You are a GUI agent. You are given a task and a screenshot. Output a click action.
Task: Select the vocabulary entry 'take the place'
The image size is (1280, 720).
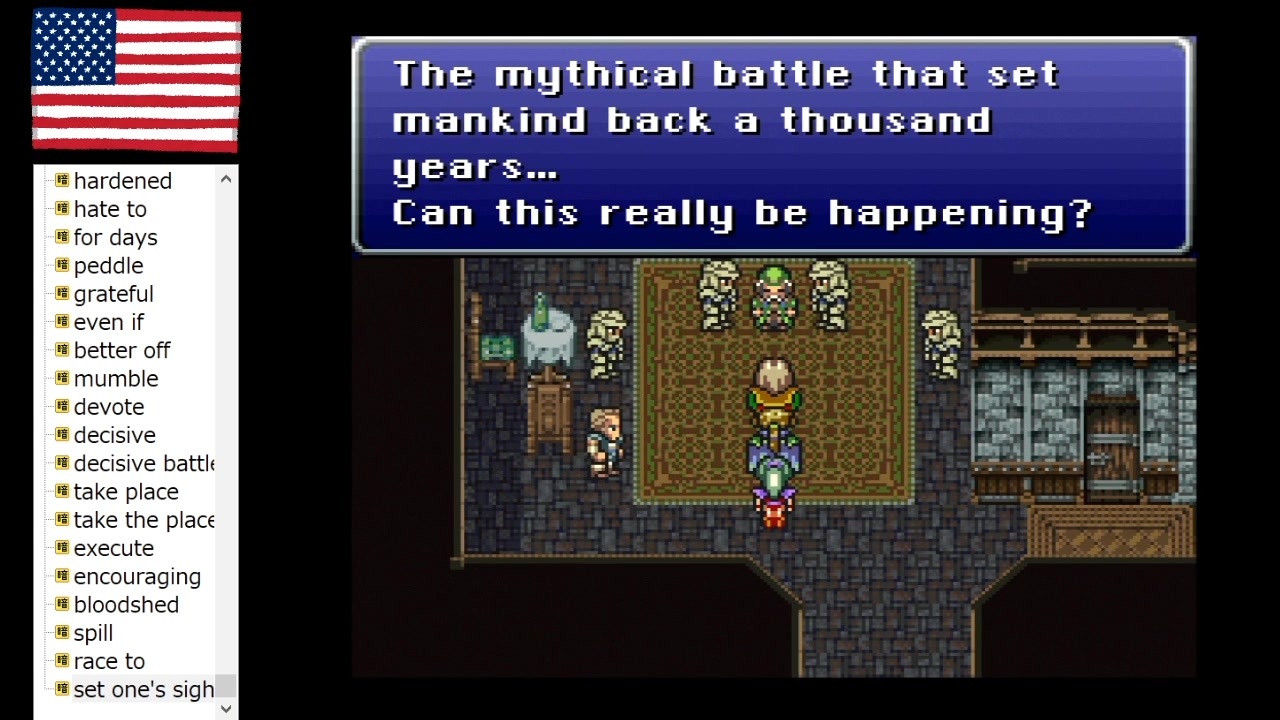[x=144, y=520]
